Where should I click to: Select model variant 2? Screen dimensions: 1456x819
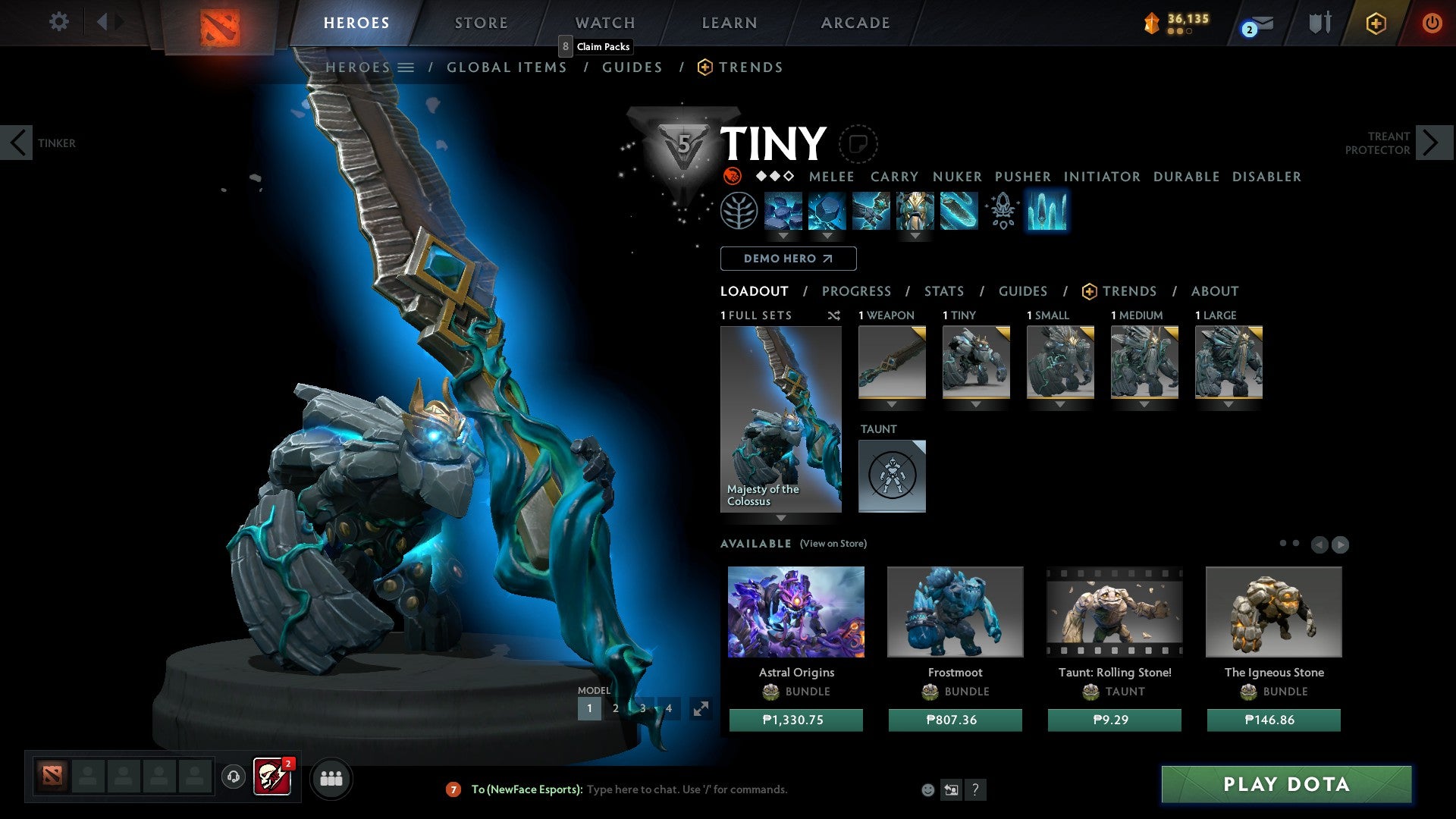point(616,708)
